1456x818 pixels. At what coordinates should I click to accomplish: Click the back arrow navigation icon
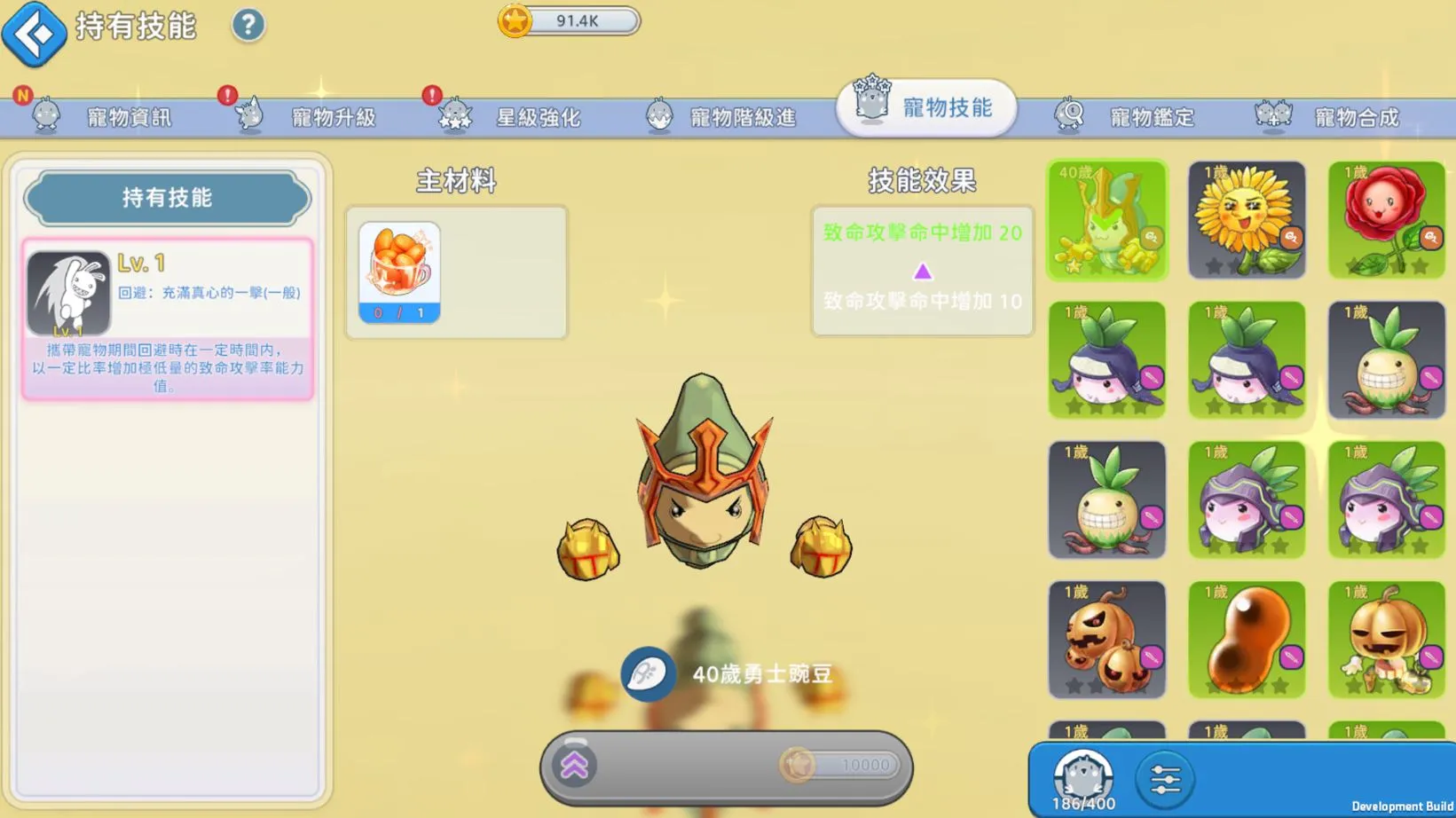(x=34, y=34)
